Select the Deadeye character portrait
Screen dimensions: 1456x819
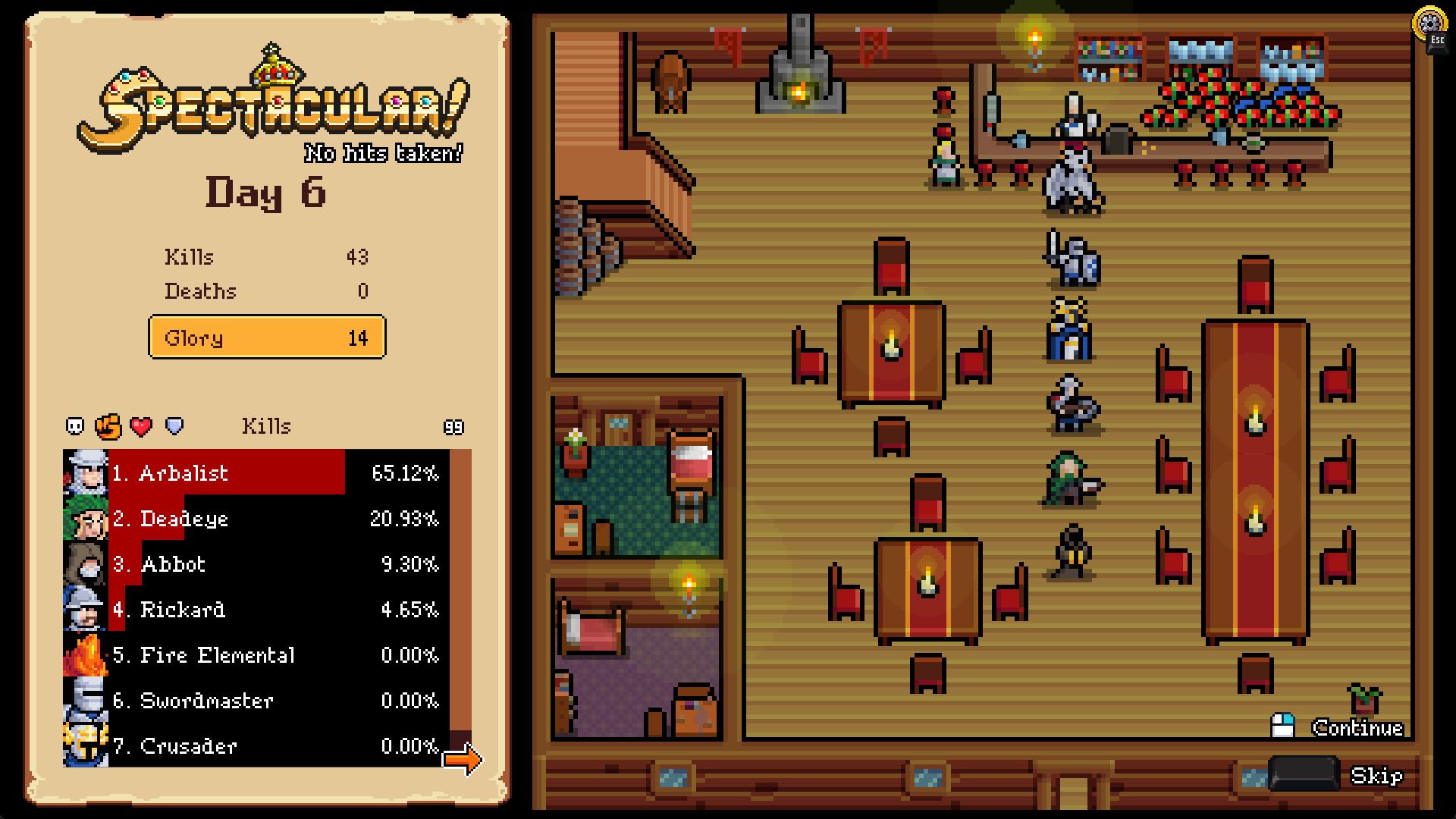tap(87, 519)
